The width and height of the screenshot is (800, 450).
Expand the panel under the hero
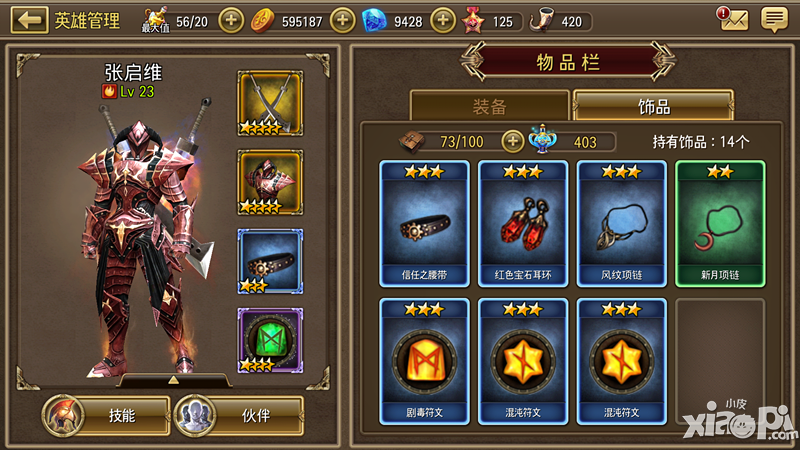tap(173, 381)
